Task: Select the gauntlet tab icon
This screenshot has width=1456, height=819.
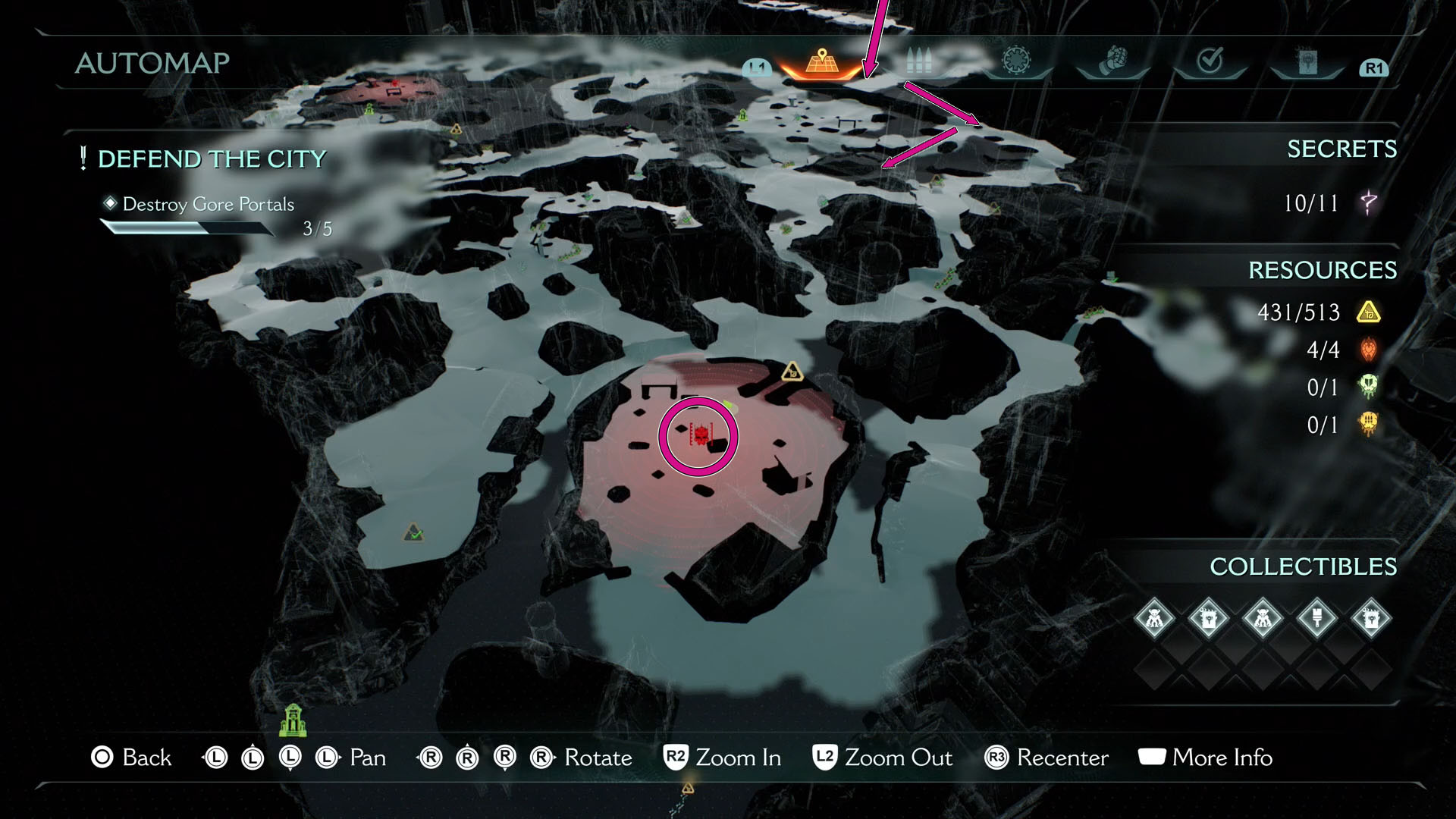Action: pos(1114,63)
